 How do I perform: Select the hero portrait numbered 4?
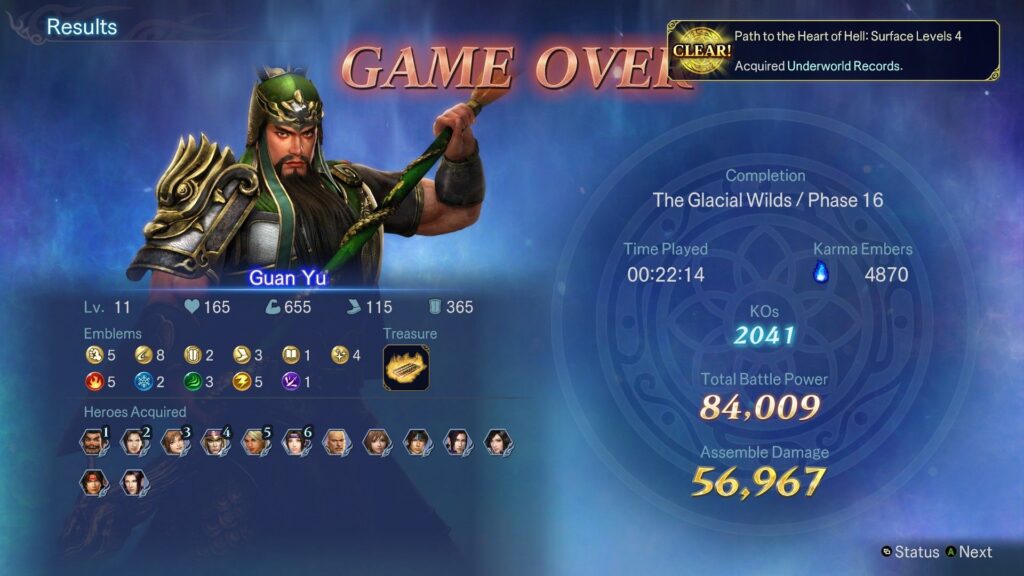(x=214, y=441)
